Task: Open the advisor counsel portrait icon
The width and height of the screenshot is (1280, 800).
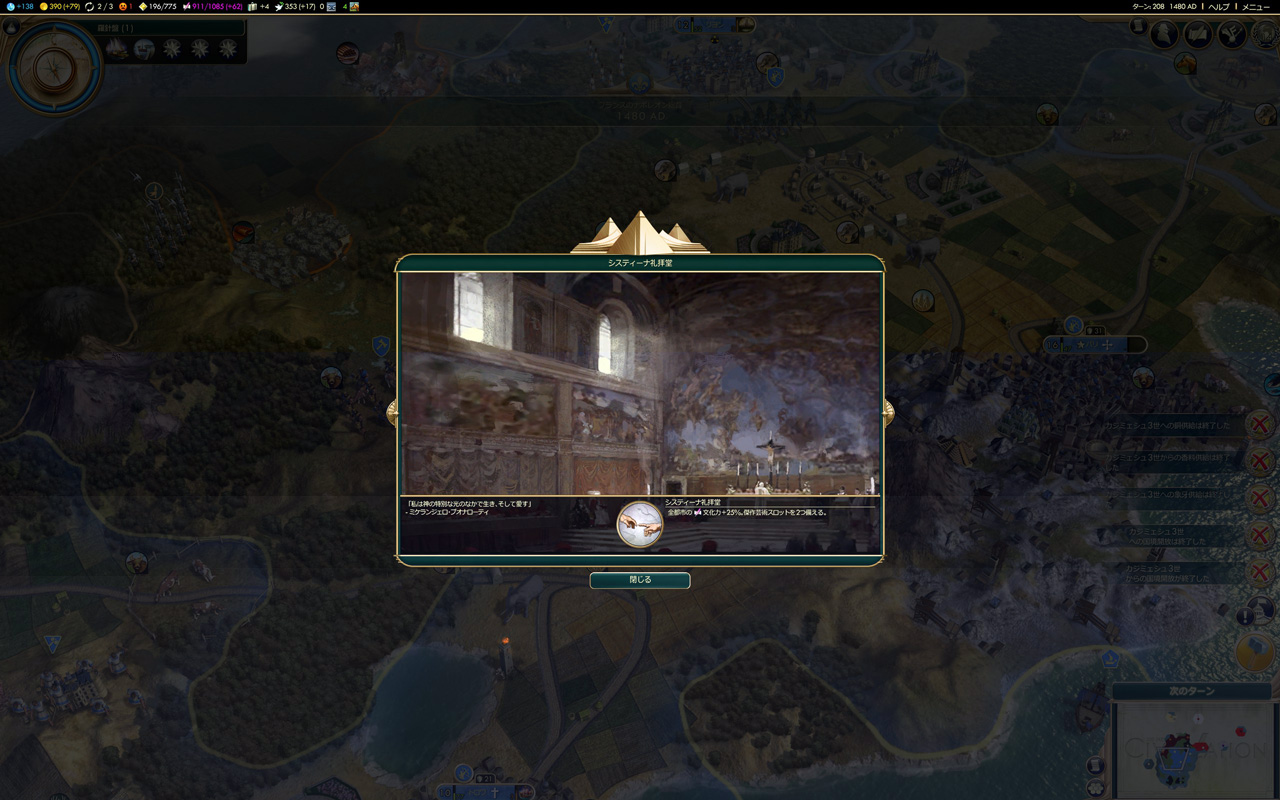Action: click(1164, 35)
